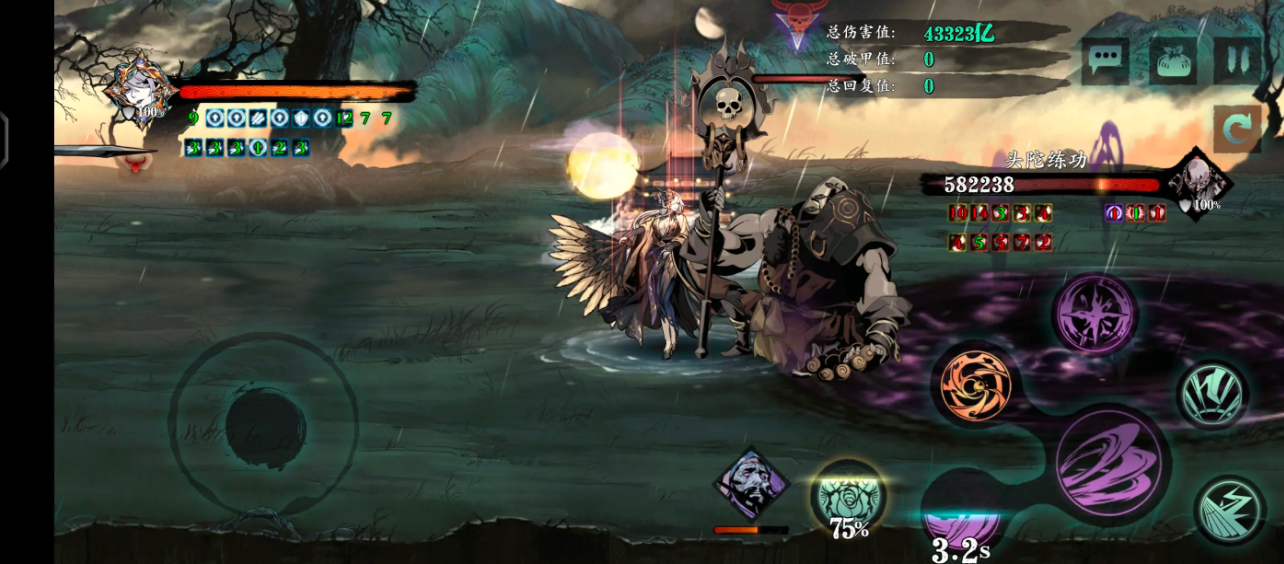1284x564 pixels.
Task: Open the chat speech bubble button
Action: (1105, 62)
